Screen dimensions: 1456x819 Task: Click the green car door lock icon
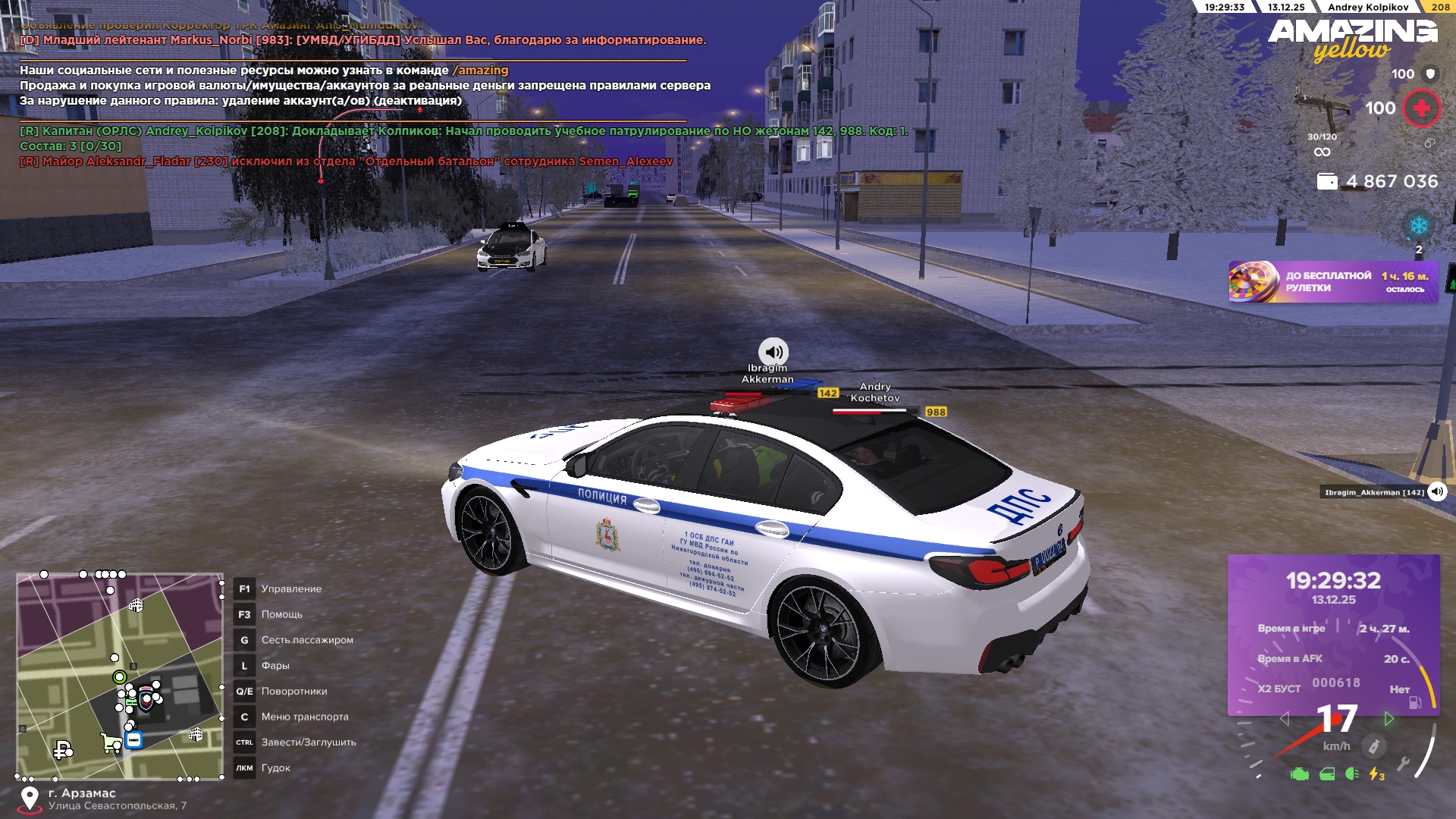tap(1327, 774)
